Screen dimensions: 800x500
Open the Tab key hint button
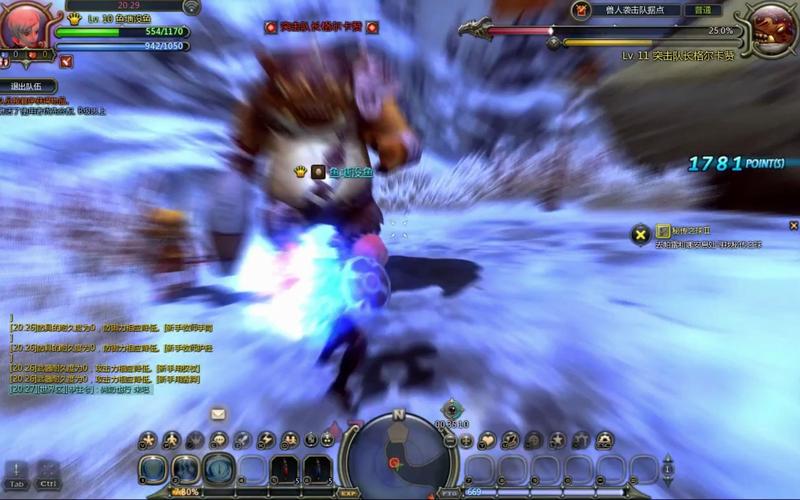pos(17,473)
